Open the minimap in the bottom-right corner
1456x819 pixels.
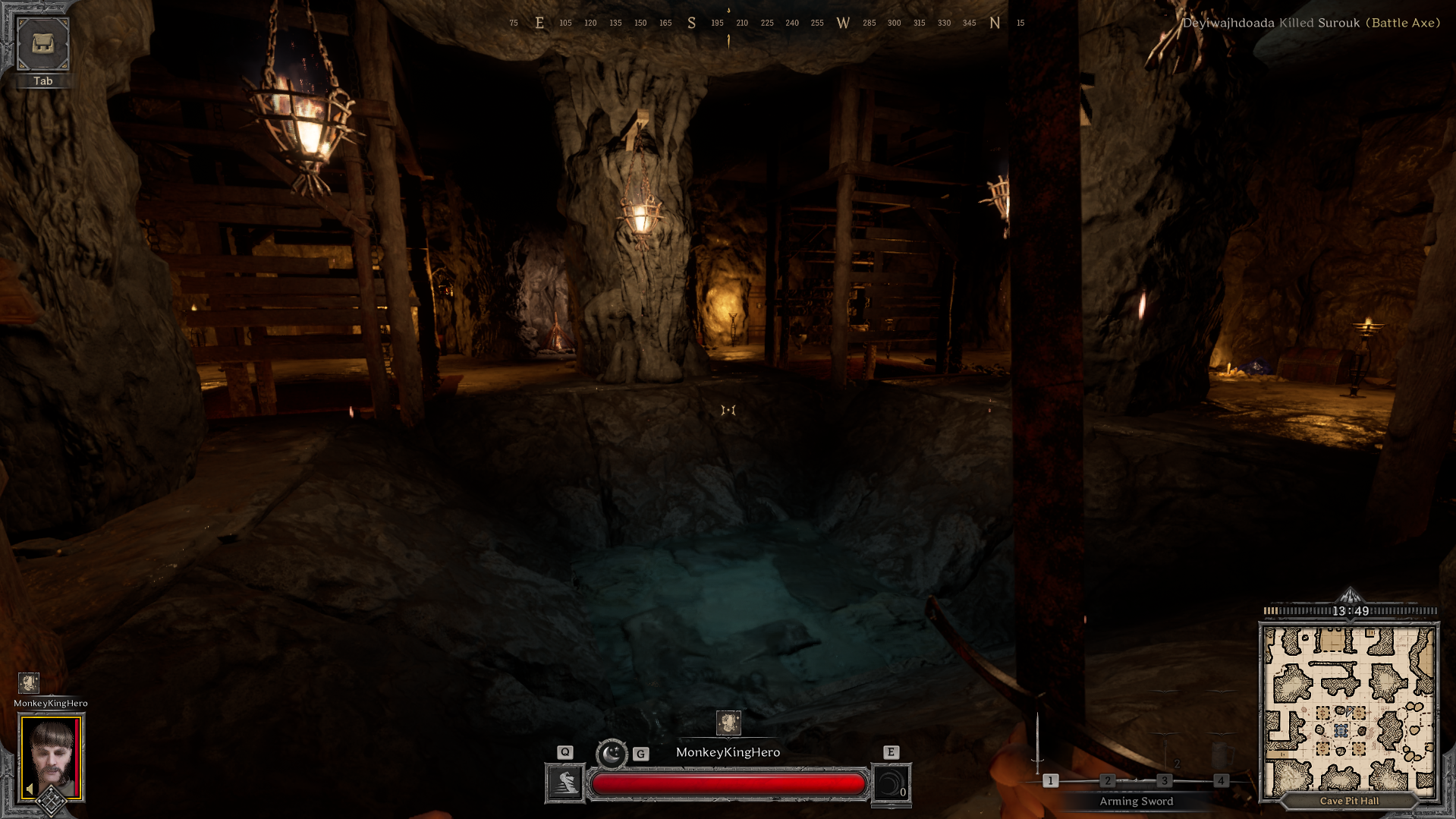click(x=1351, y=706)
